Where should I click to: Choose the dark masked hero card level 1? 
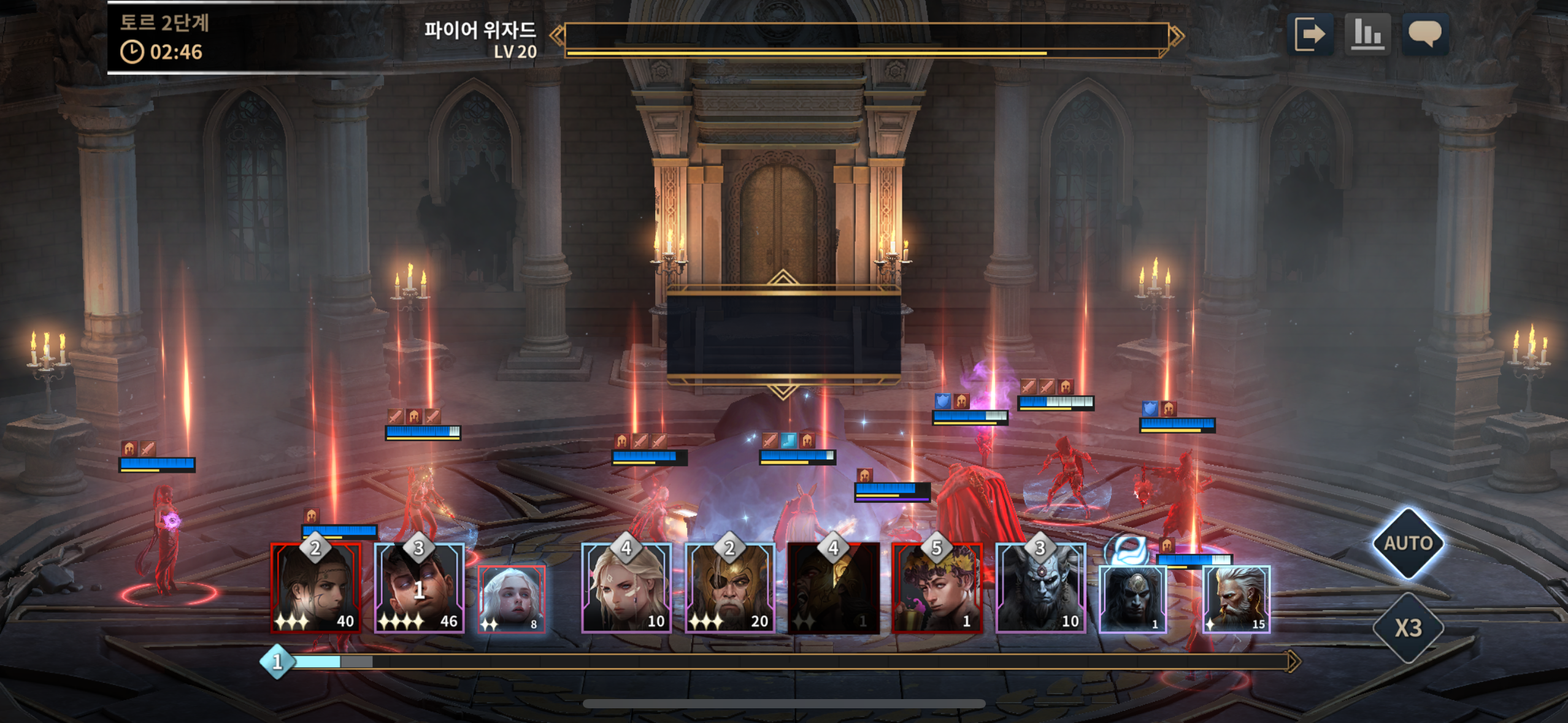click(1132, 599)
